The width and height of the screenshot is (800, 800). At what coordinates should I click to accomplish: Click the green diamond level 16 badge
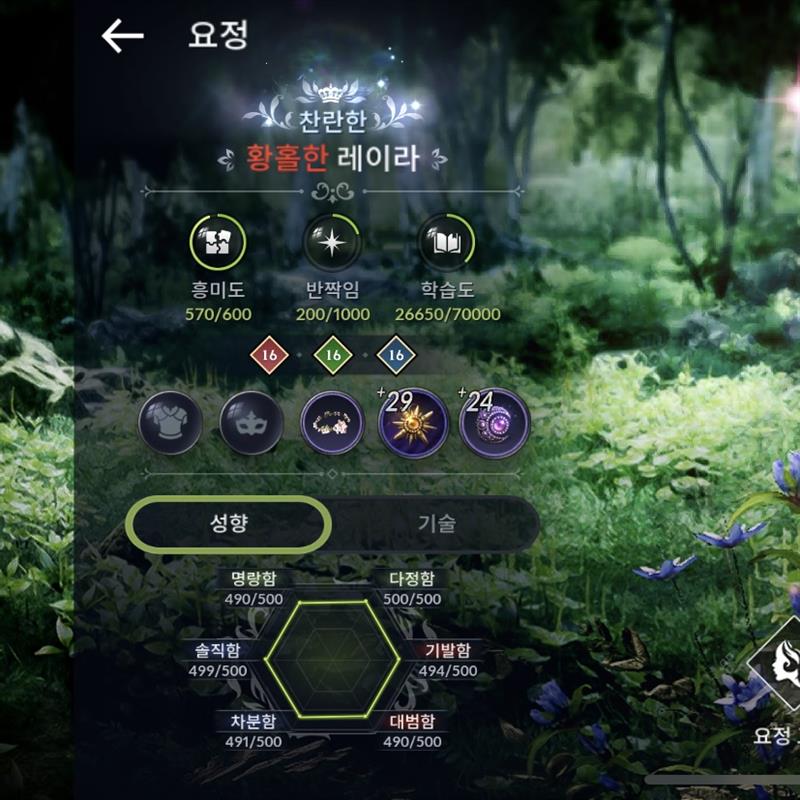pos(333,355)
